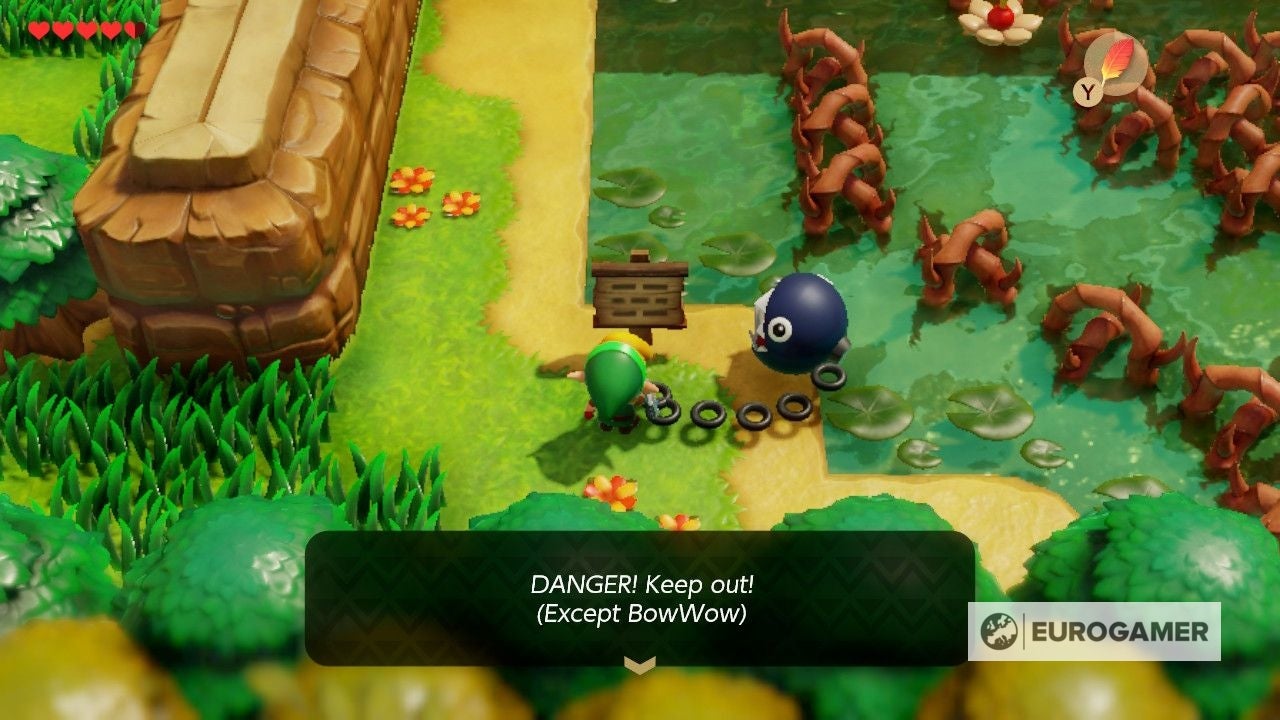Image resolution: width=1280 pixels, height=720 pixels.
Task: Click the 'DANGER! Keep out!' text line
Action: coord(640,586)
